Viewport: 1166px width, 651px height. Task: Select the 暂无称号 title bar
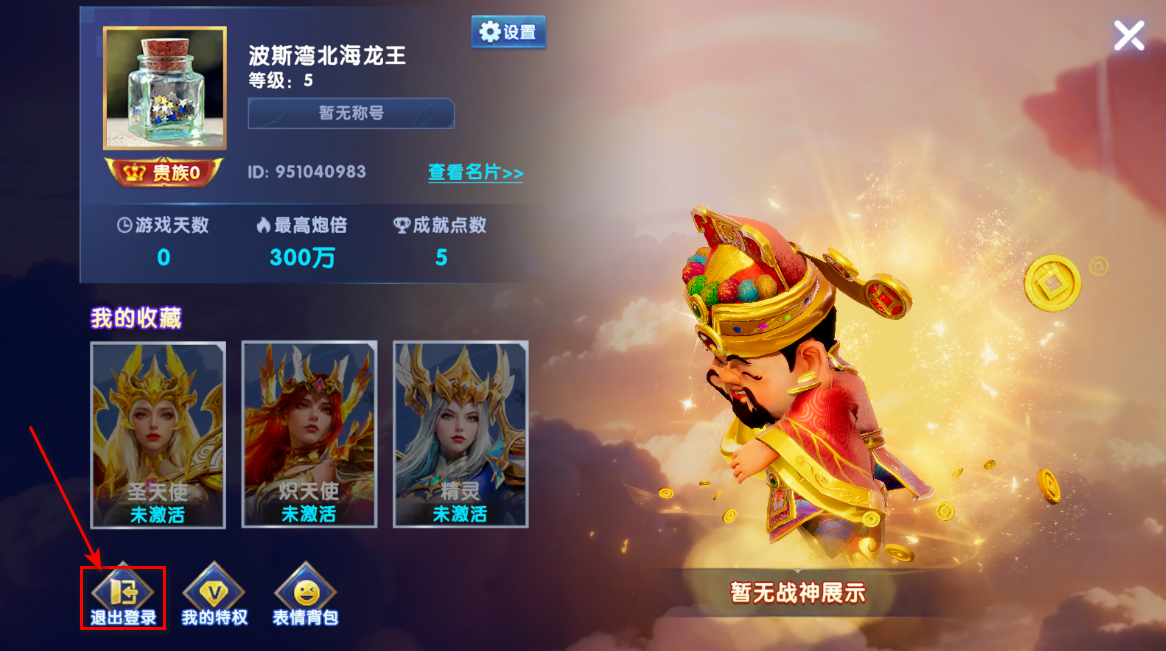pyautogui.click(x=351, y=113)
